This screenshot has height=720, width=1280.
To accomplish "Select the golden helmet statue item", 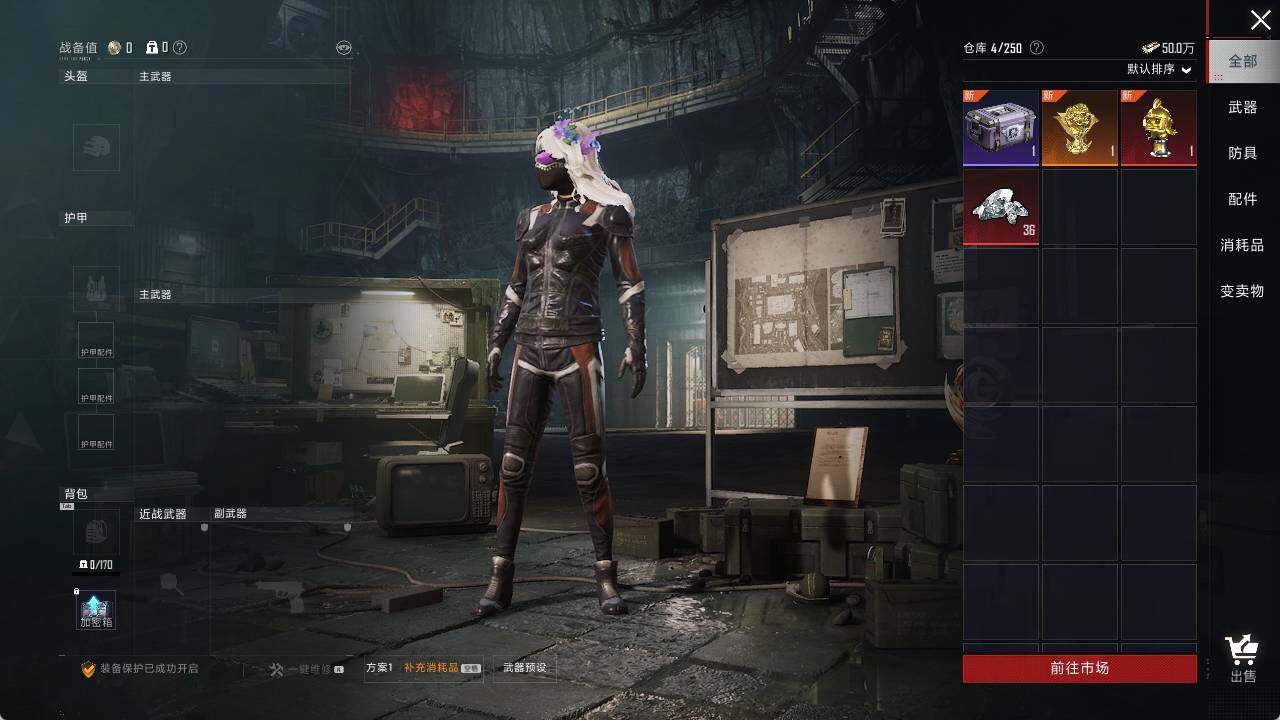I will point(1159,128).
